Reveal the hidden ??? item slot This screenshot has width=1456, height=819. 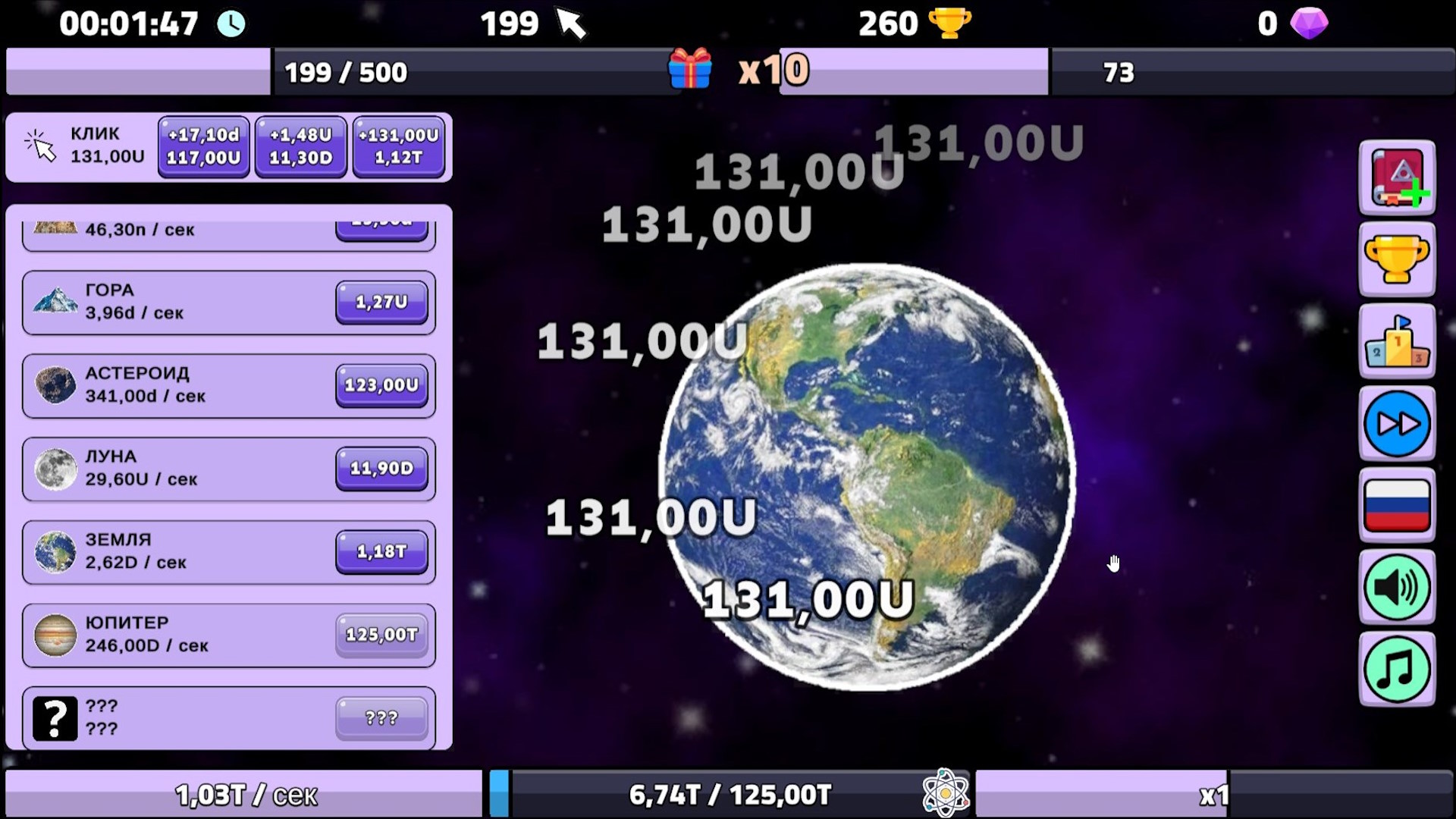point(227,717)
